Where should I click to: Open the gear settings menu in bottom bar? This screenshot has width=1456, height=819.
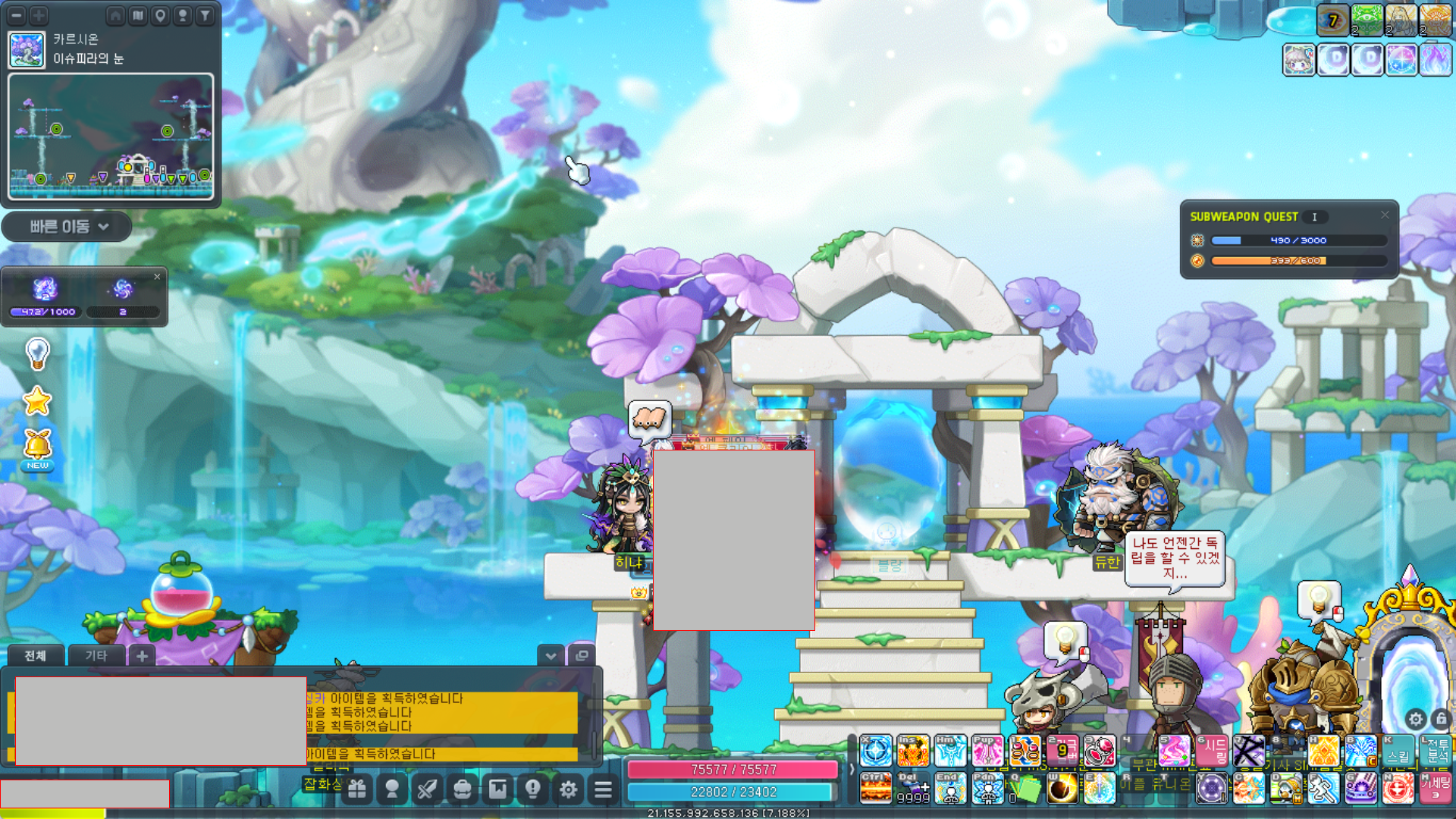click(568, 789)
